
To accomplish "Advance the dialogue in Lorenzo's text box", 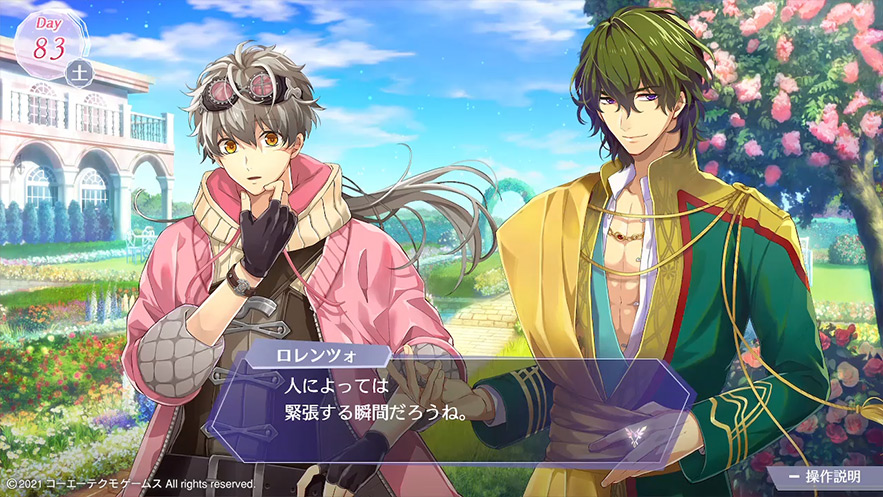I will [x=450, y=400].
